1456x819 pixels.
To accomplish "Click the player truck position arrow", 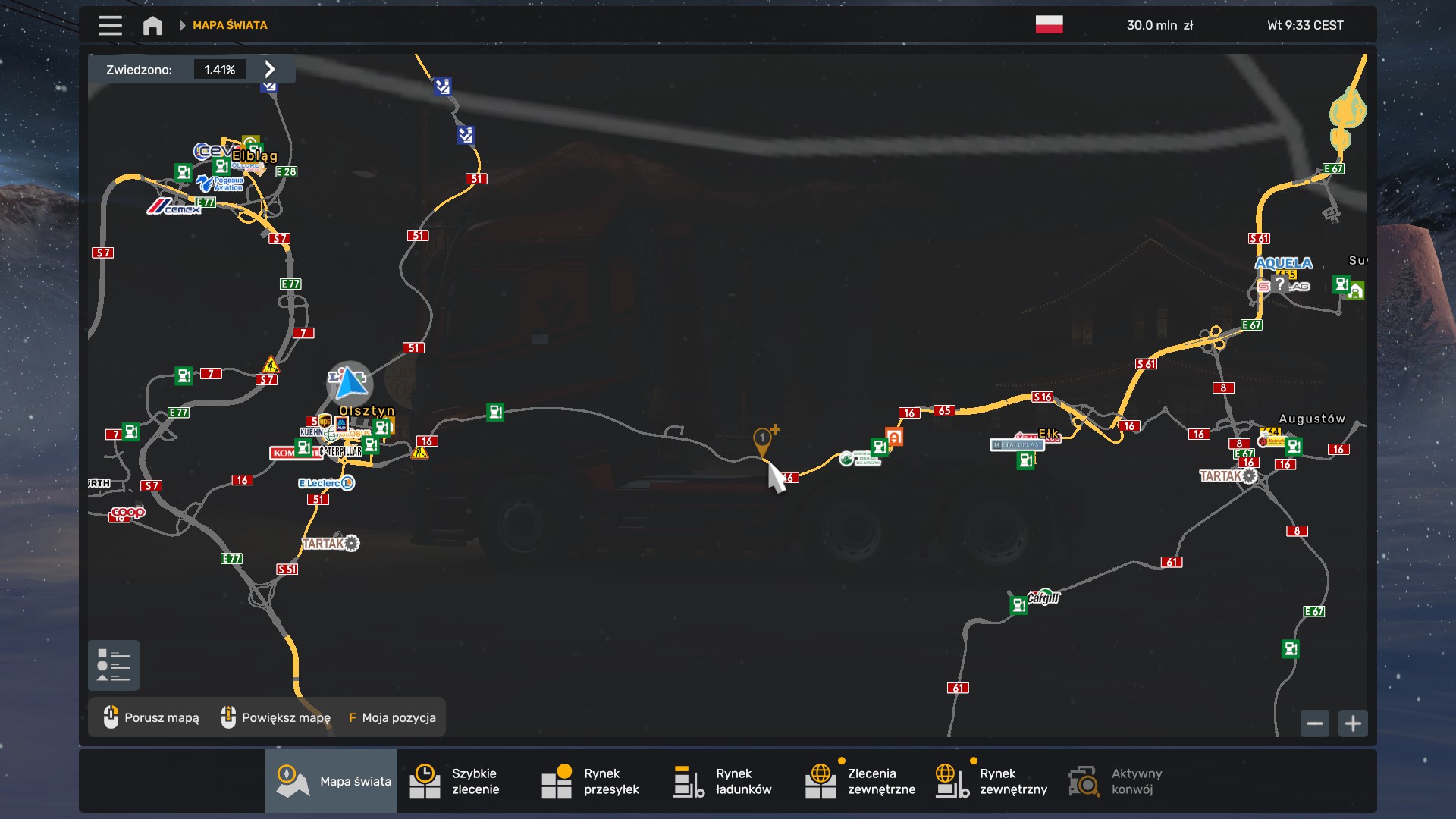I will click(350, 382).
